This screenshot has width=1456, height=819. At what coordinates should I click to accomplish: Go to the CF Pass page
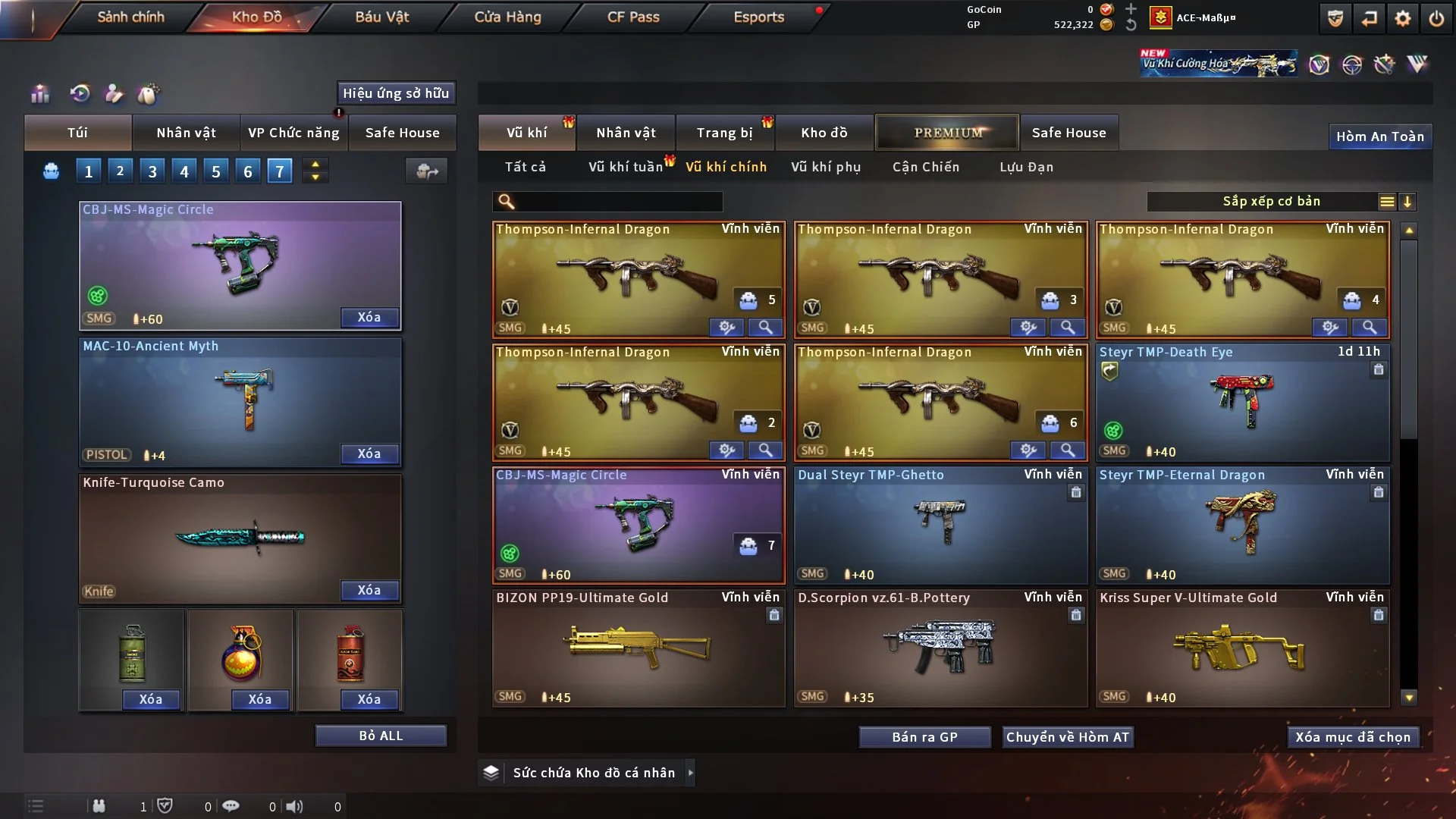coord(633,17)
